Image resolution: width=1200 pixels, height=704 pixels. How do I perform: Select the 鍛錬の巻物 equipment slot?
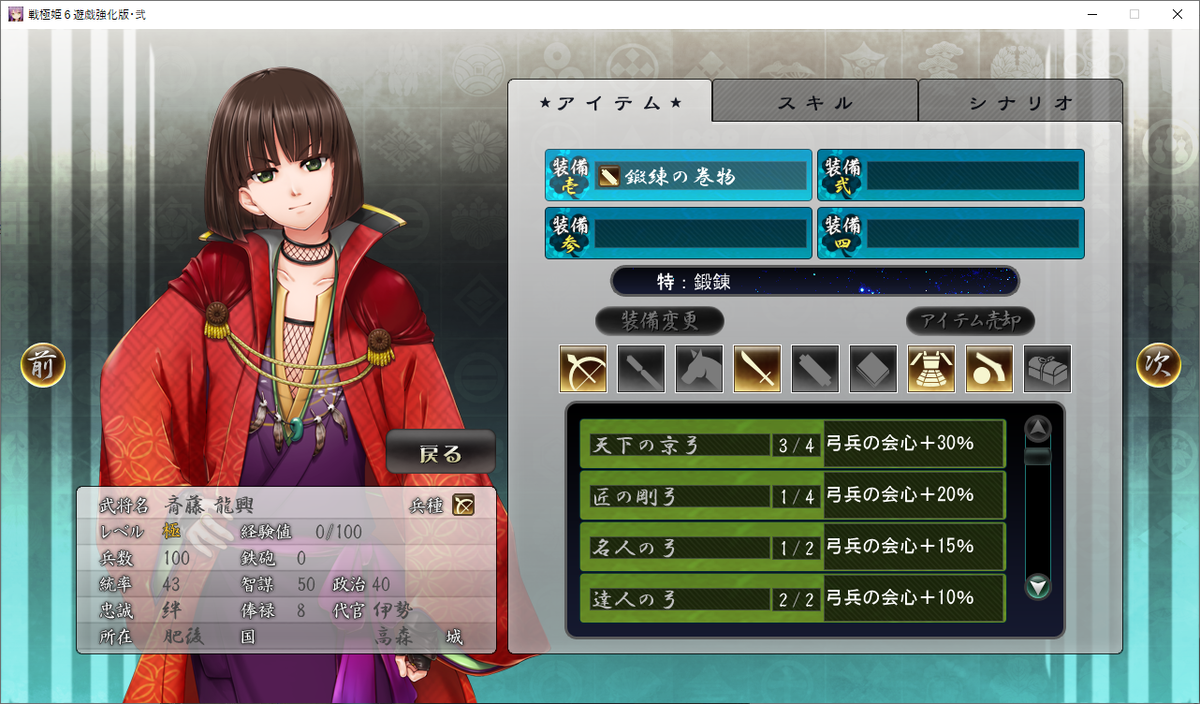click(x=679, y=176)
